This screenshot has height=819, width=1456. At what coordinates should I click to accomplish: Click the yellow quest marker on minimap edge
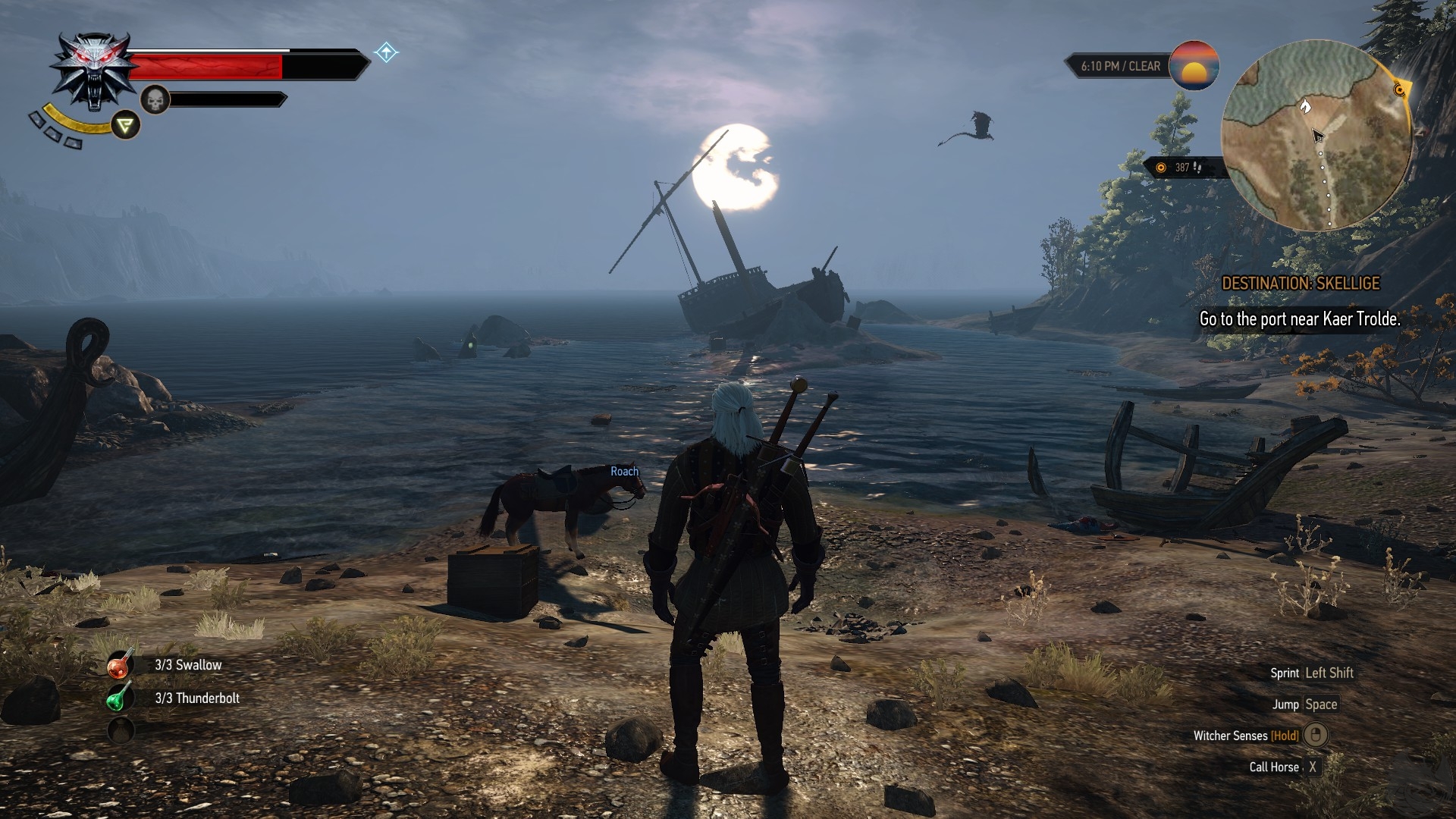coord(1400,90)
